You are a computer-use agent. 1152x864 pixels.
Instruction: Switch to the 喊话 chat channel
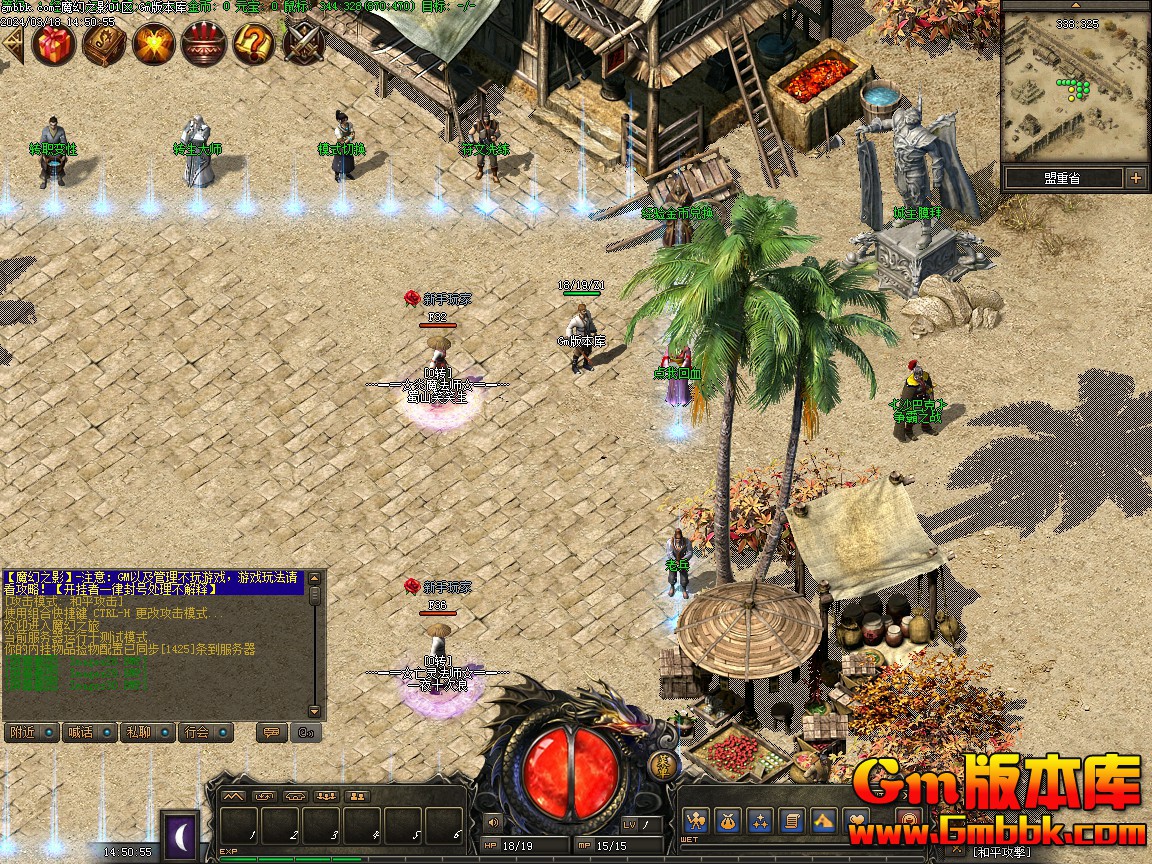point(90,732)
